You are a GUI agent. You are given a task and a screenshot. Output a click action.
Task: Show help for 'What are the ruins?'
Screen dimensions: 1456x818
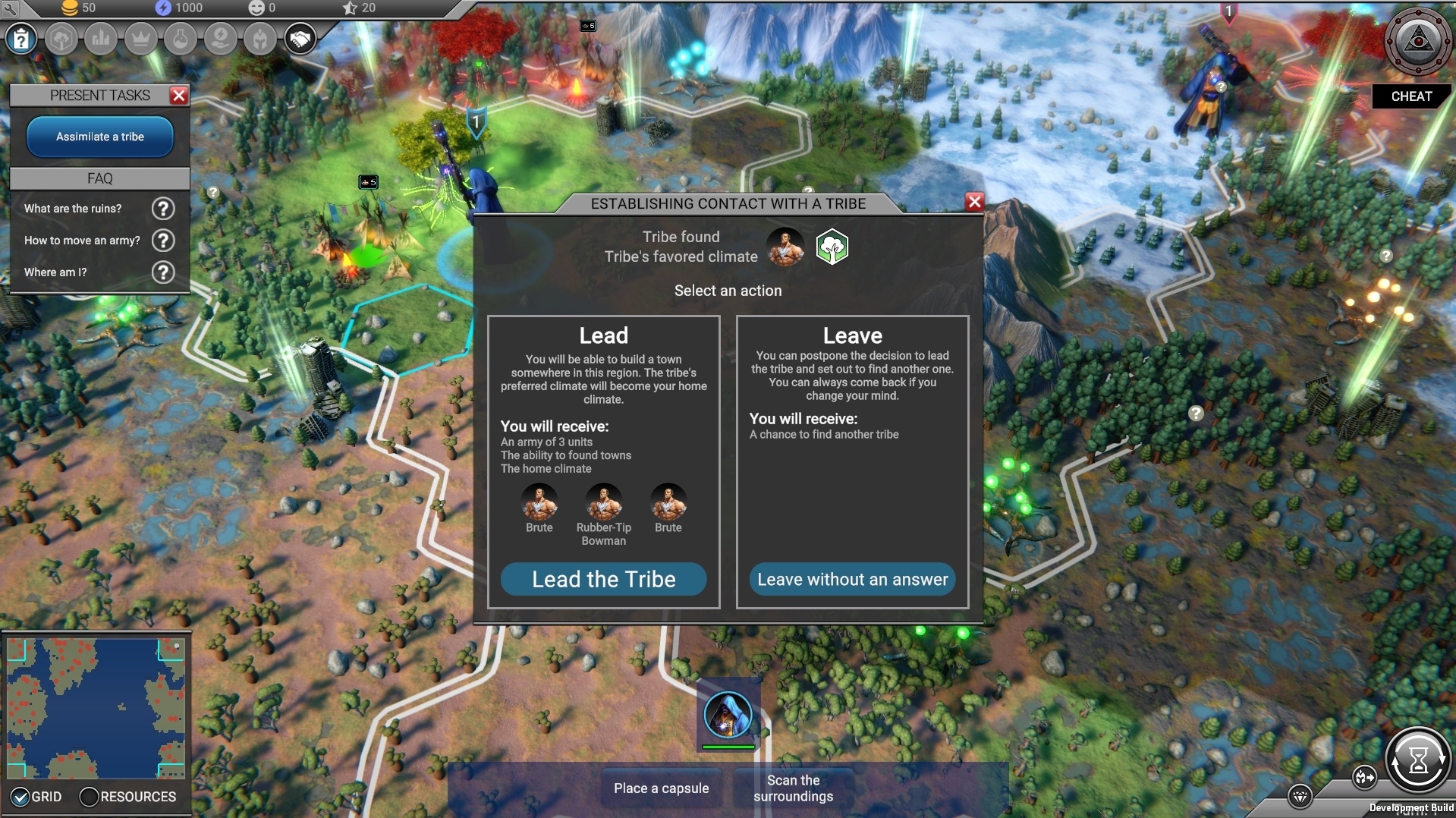click(163, 209)
